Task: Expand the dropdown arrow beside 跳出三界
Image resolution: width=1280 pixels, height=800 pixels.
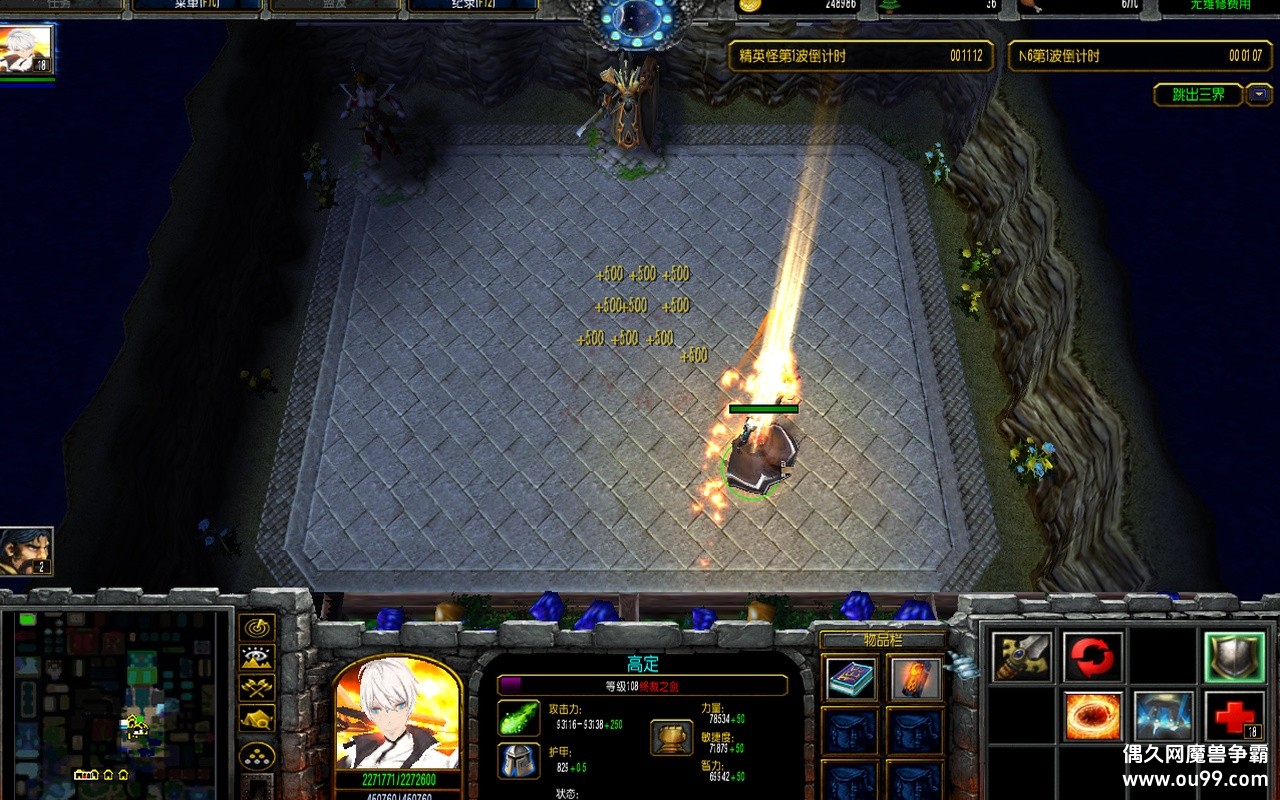Action: pyautogui.click(x=1258, y=95)
